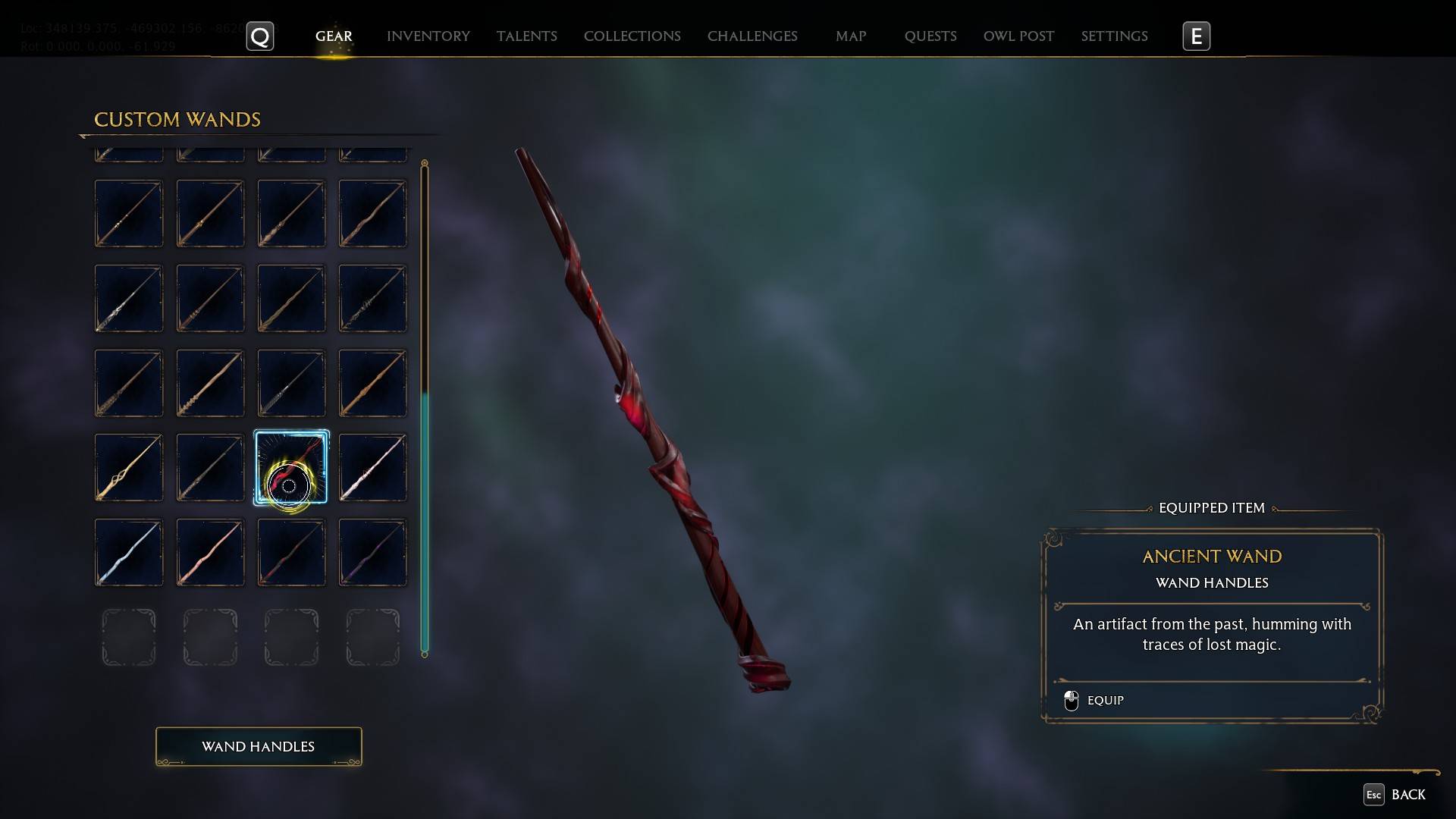Open the Talents screen
Screen dimensions: 1456x819
(526, 36)
